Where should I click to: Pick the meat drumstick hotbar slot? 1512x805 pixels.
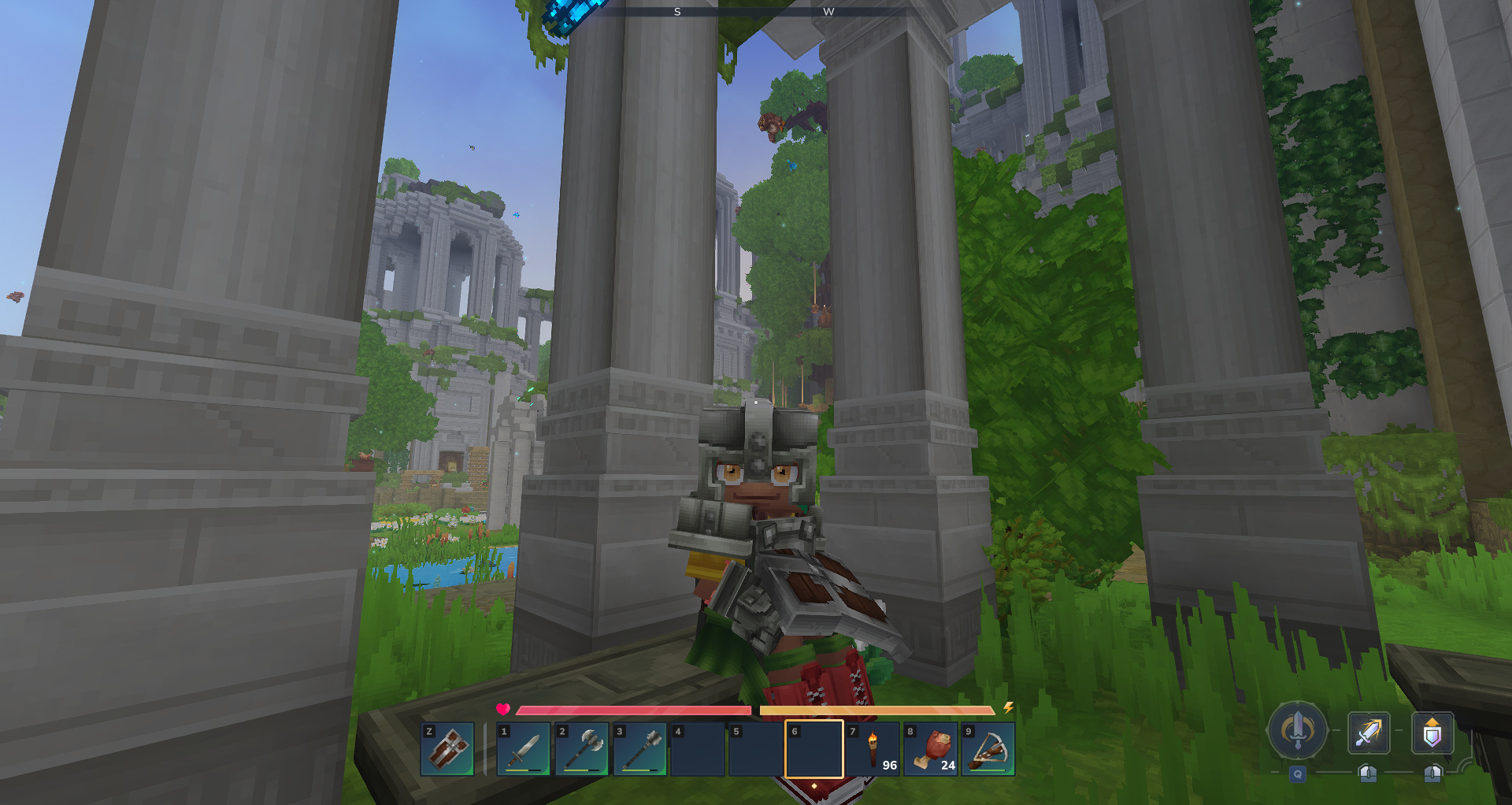tap(931, 749)
